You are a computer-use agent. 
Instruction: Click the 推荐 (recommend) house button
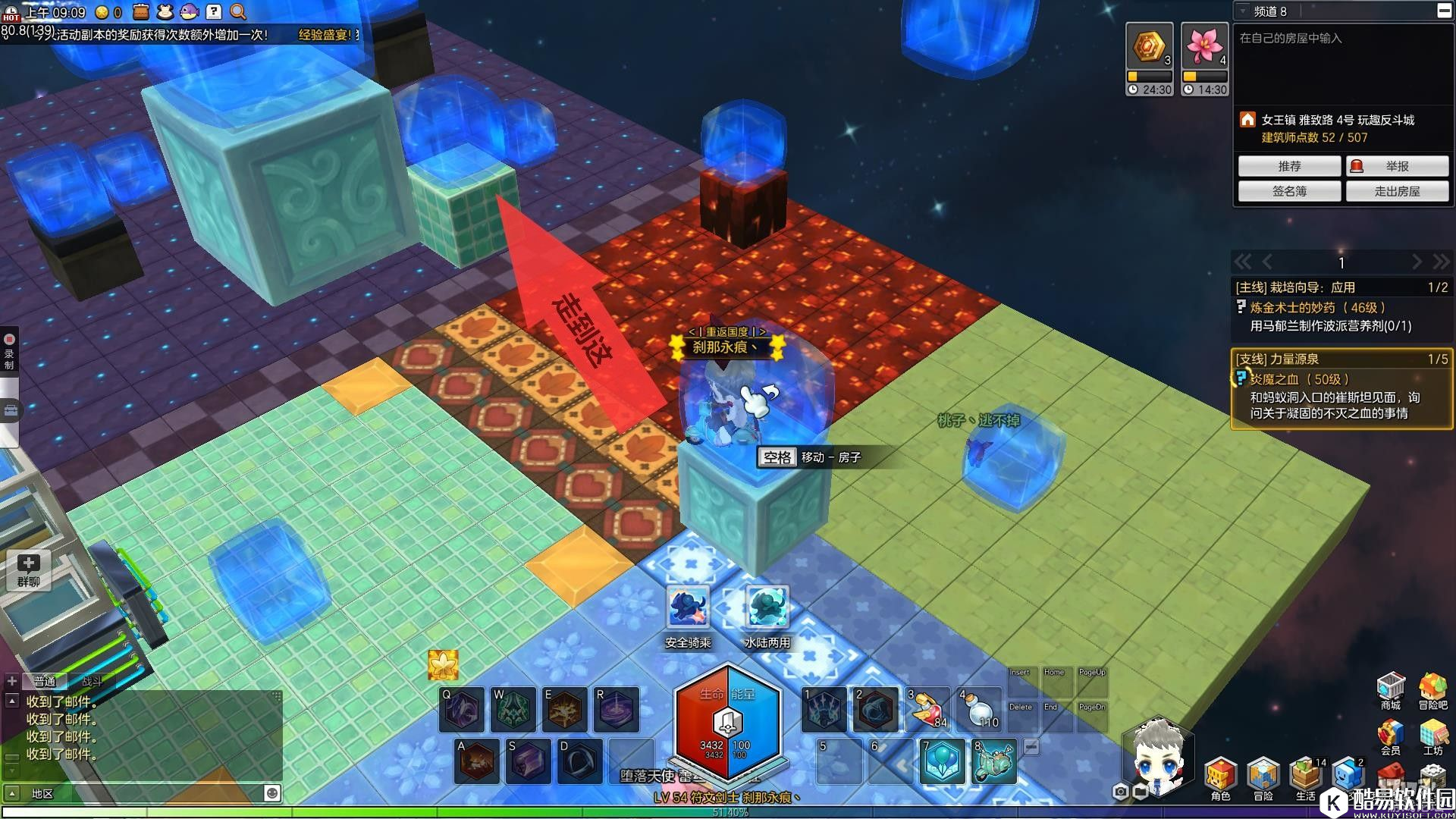pos(1289,166)
